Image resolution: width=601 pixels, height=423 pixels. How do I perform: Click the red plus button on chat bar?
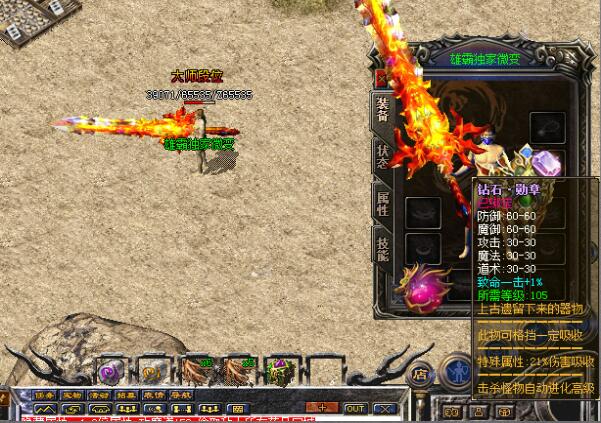[x=322, y=408]
